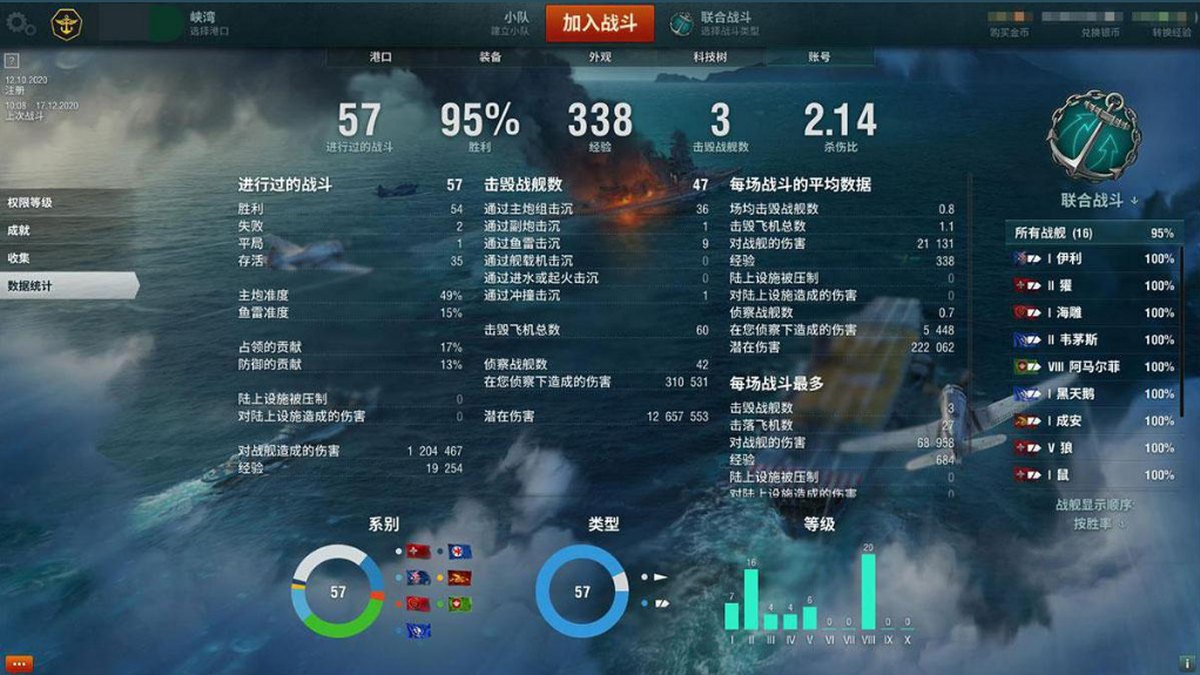Select the 账号 account tab
The image size is (1200, 675).
tap(819, 58)
